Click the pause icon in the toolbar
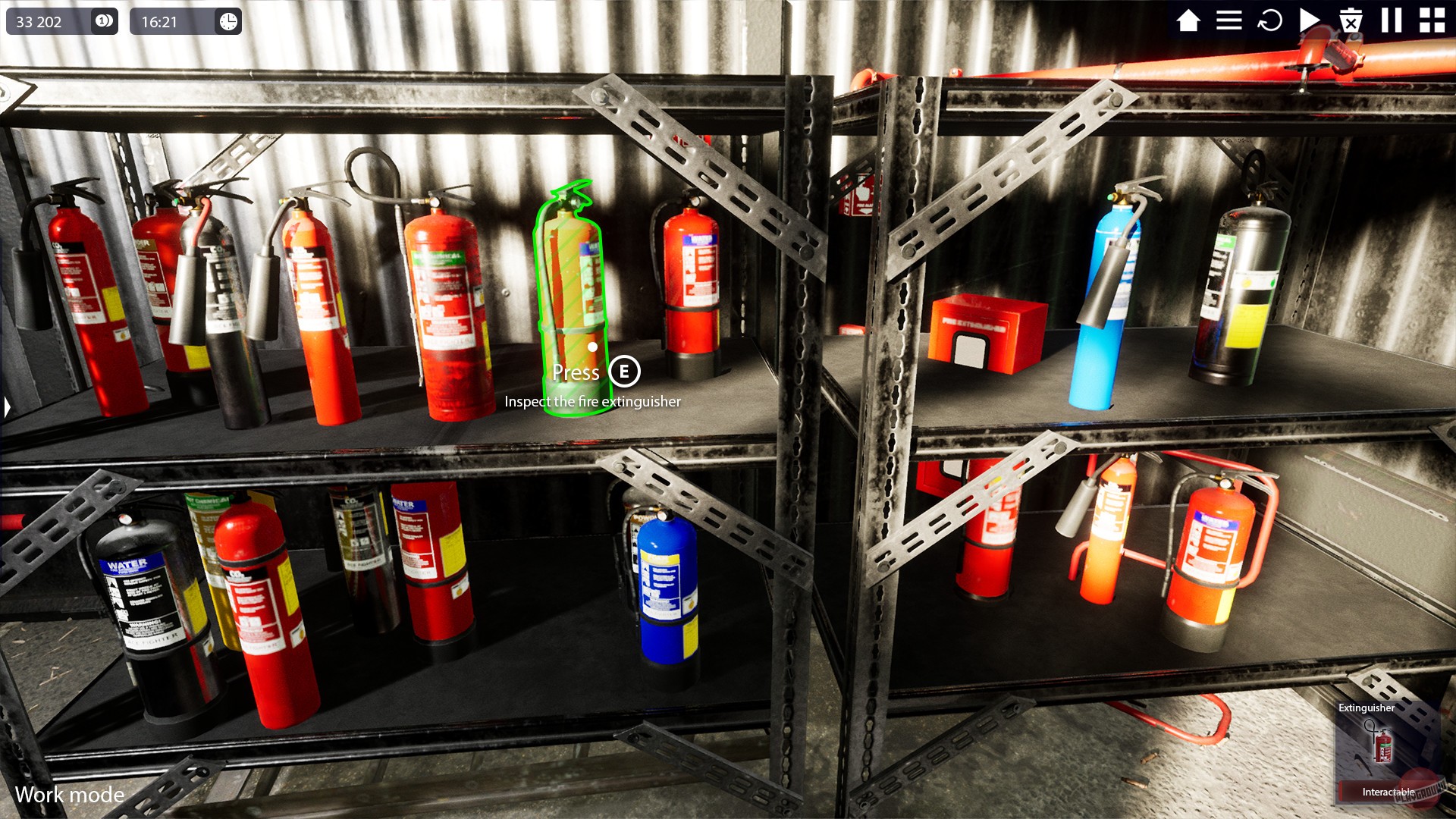 (x=1392, y=21)
